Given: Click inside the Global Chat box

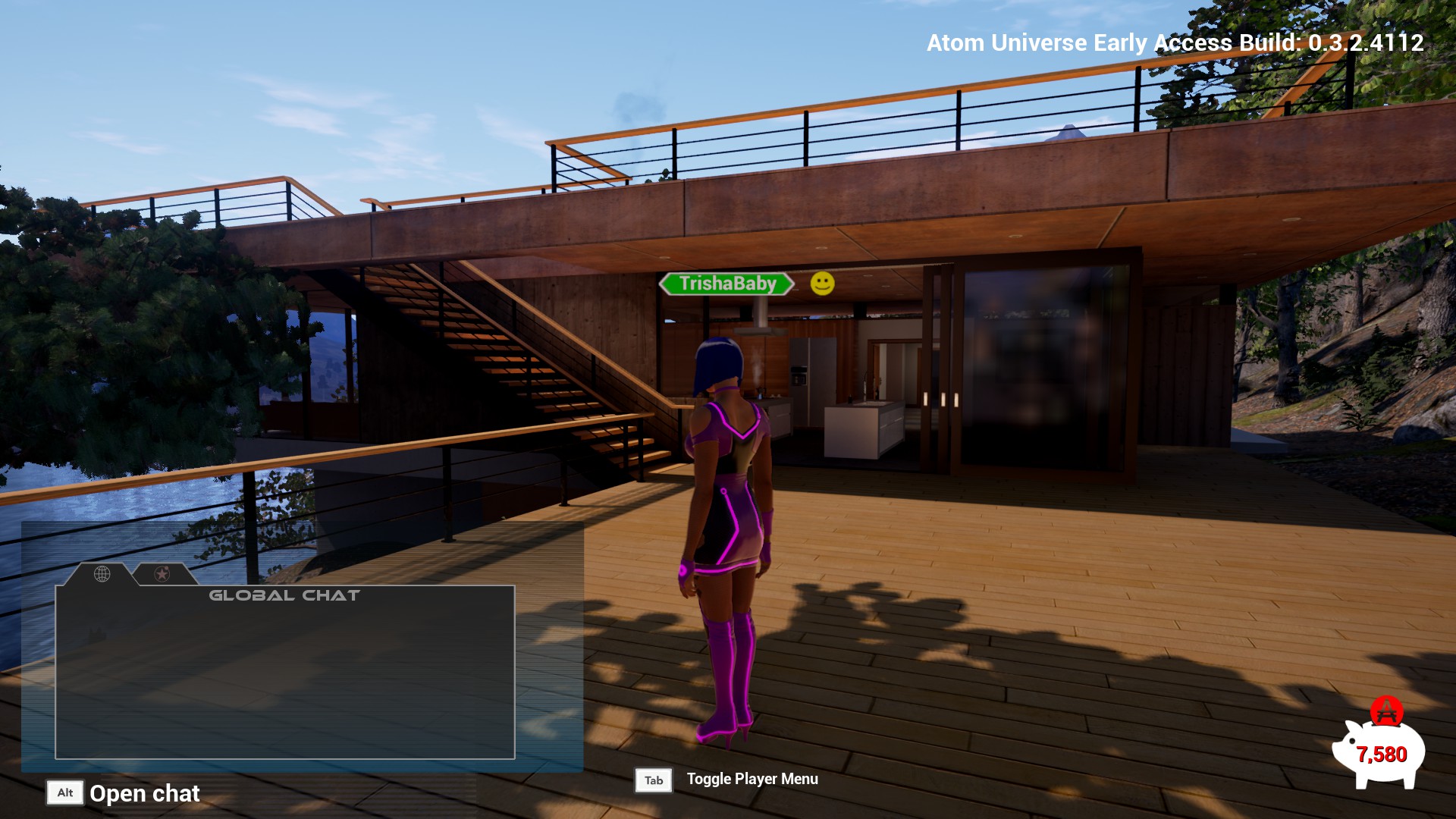Looking at the screenshot, I should [285, 675].
